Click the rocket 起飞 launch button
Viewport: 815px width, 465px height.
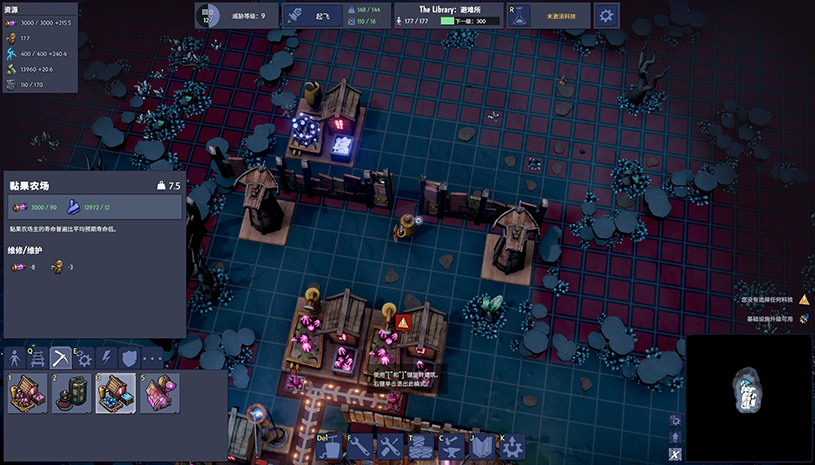click(311, 15)
